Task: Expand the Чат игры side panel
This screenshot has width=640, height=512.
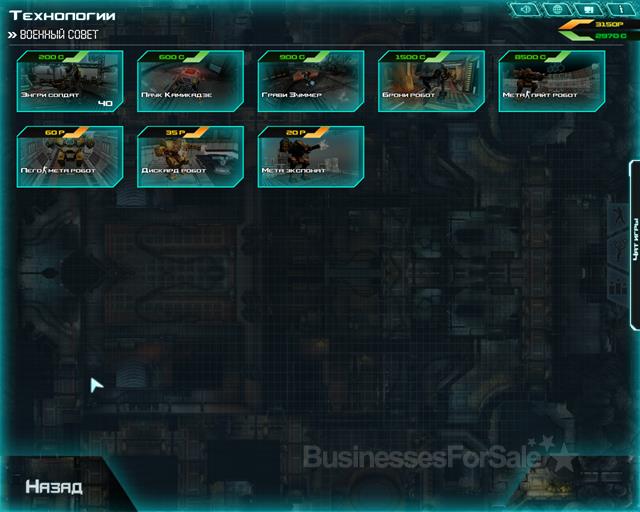Action: [x=634, y=244]
